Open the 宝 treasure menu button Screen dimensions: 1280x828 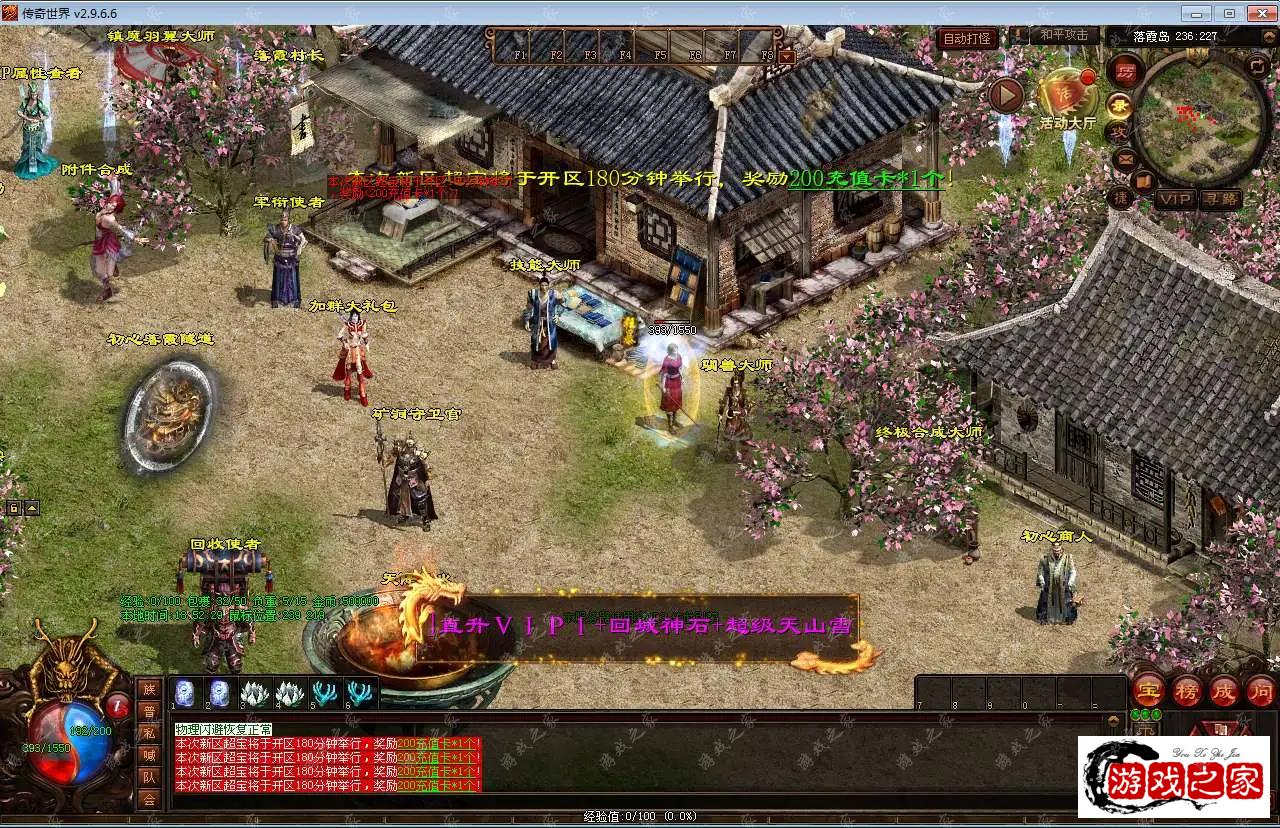pyautogui.click(x=1148, y=690)
